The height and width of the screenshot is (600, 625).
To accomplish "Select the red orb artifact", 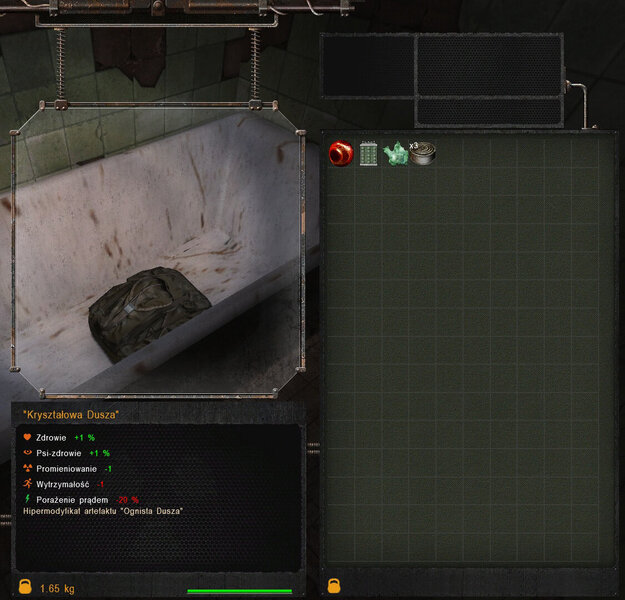I will pyautogui.click(x=340, y=153).
